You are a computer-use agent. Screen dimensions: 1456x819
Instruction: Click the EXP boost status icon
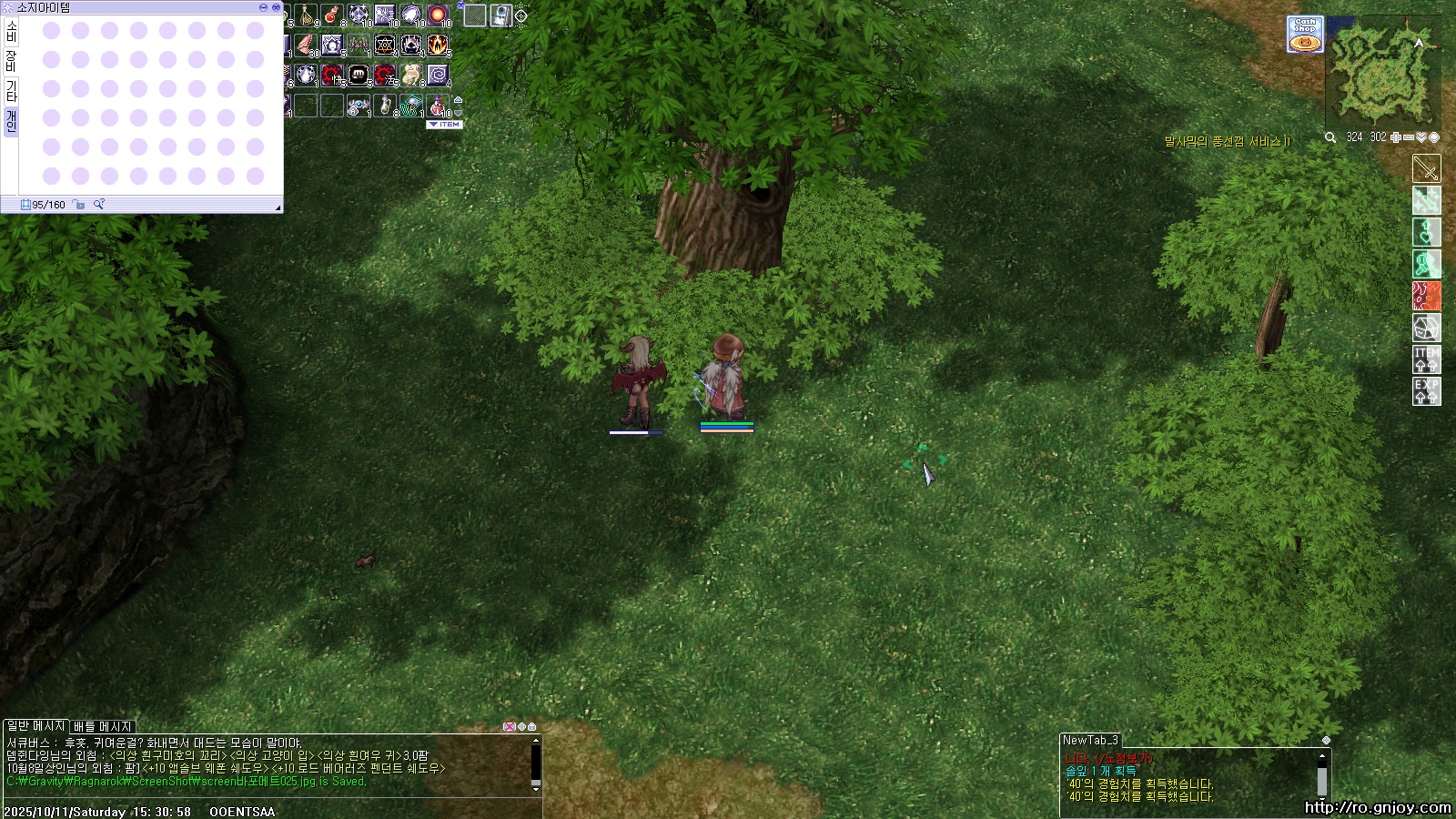click(x=1426, y=391)
